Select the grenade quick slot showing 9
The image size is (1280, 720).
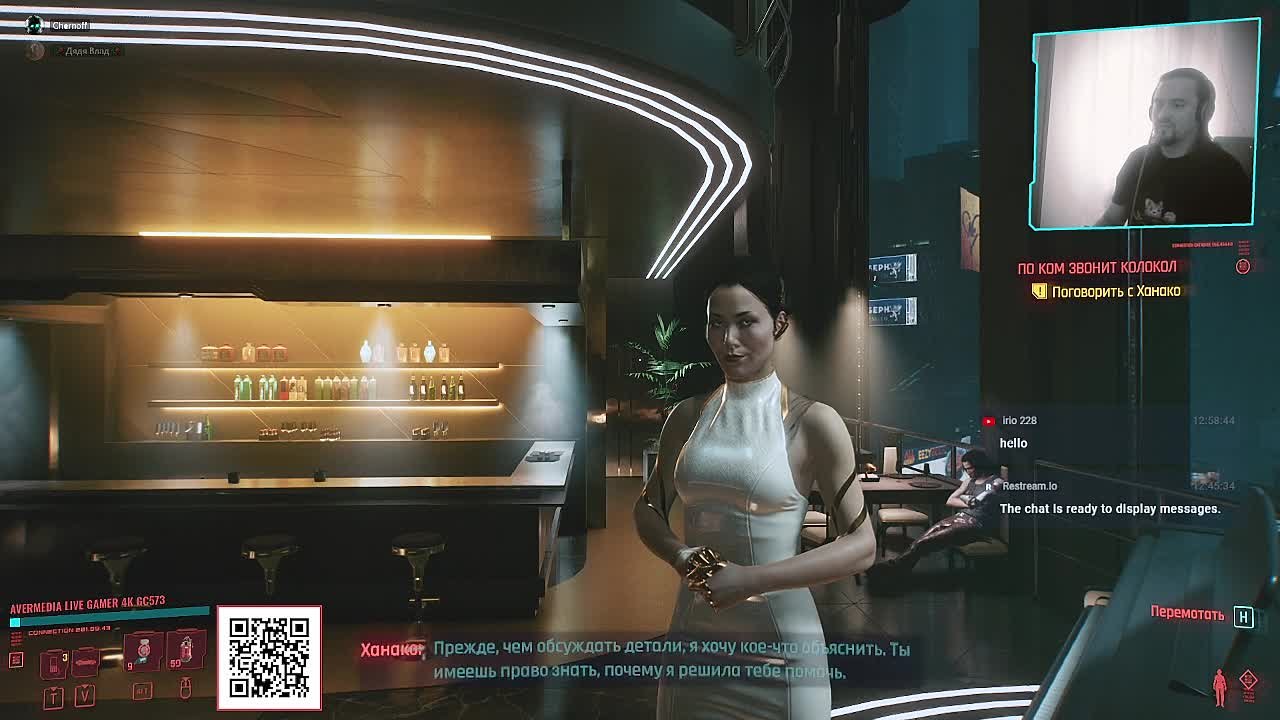tap(145, 650)
